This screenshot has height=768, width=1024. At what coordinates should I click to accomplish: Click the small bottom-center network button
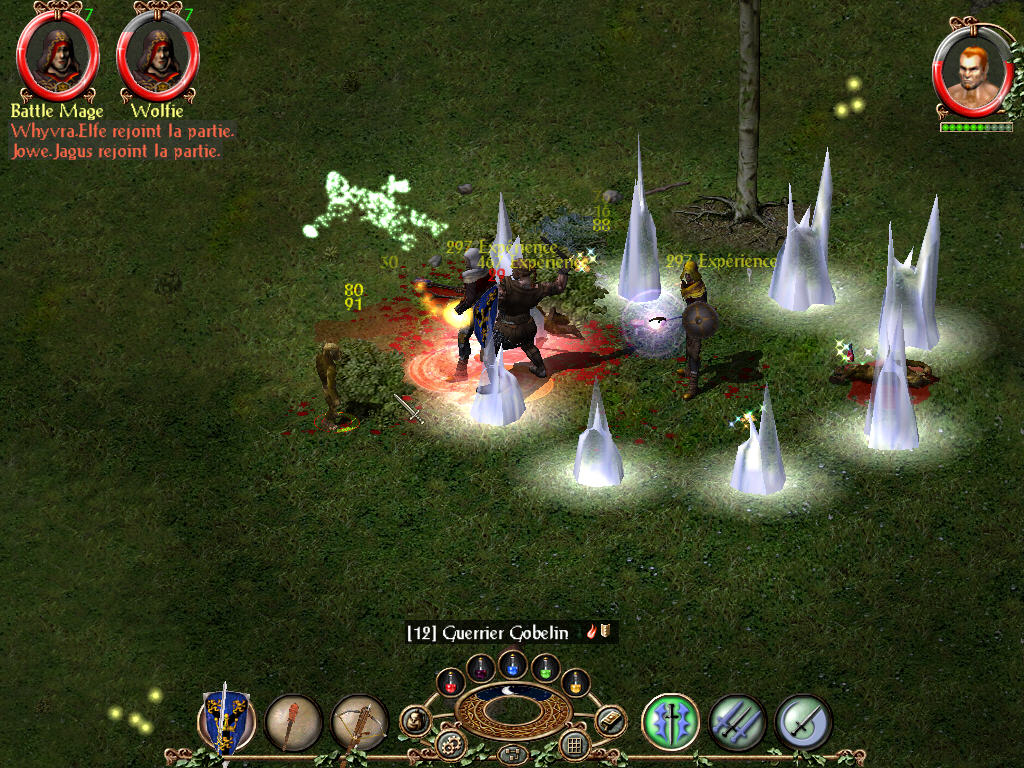[512, 753]
